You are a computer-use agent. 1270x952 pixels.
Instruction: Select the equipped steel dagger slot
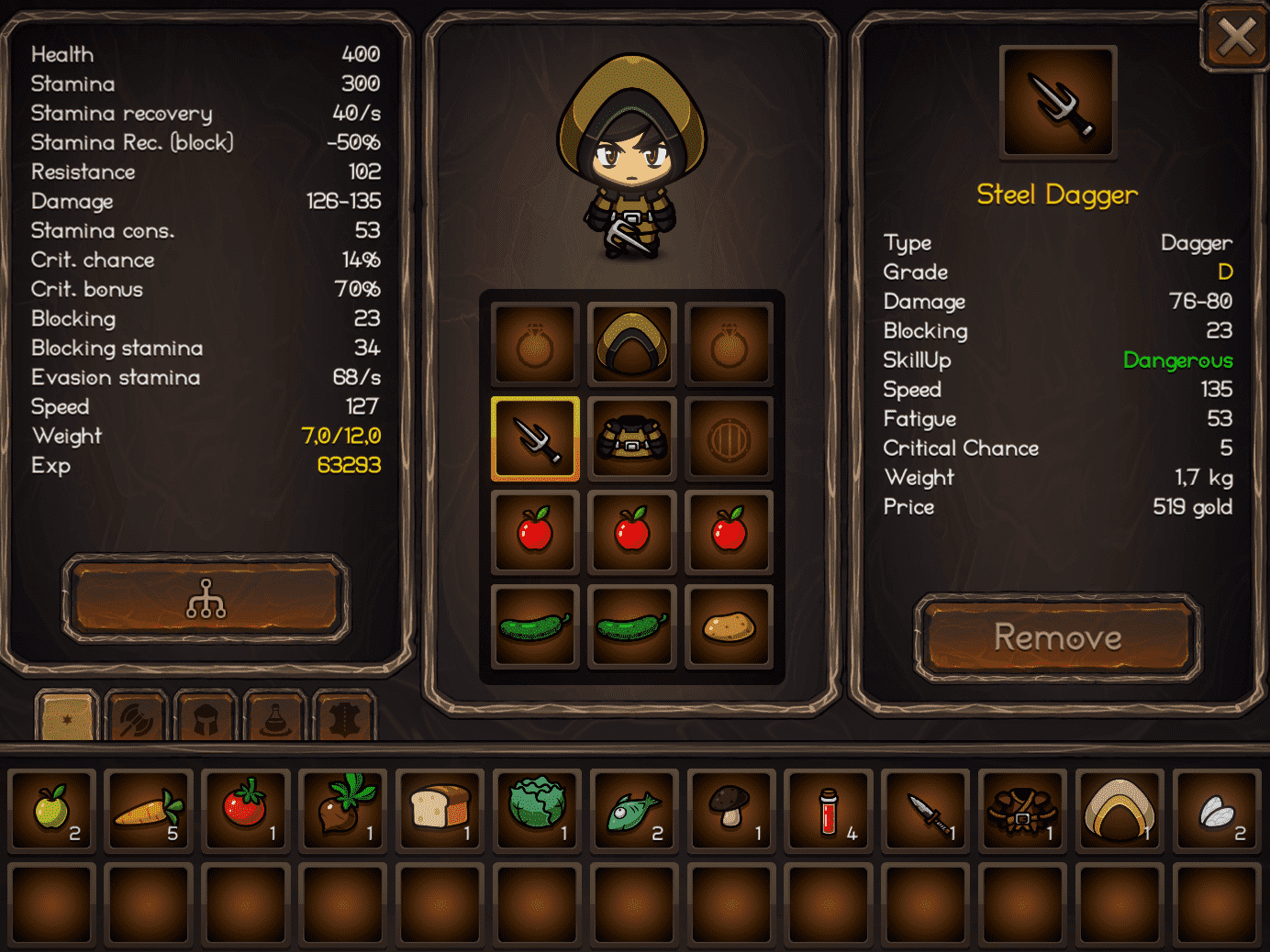click(x=535, y=439)
